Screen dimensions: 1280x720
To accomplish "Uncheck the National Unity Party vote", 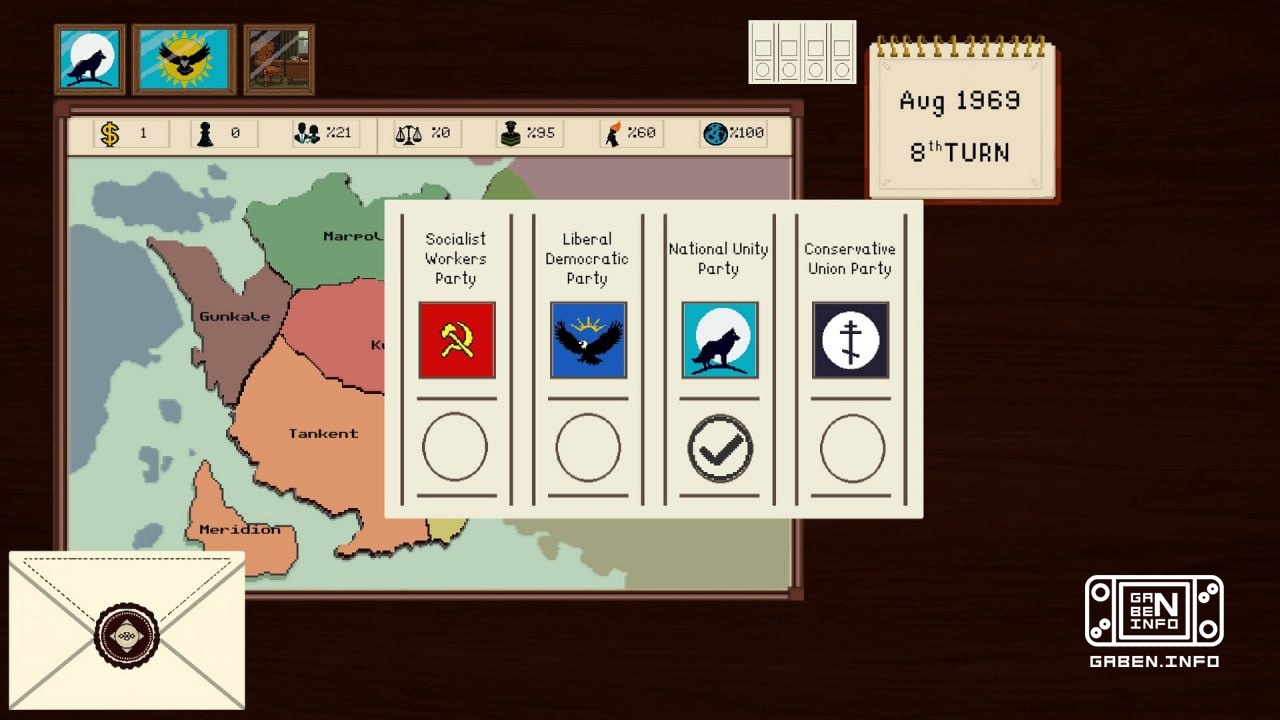I will (x=719, y=447).
